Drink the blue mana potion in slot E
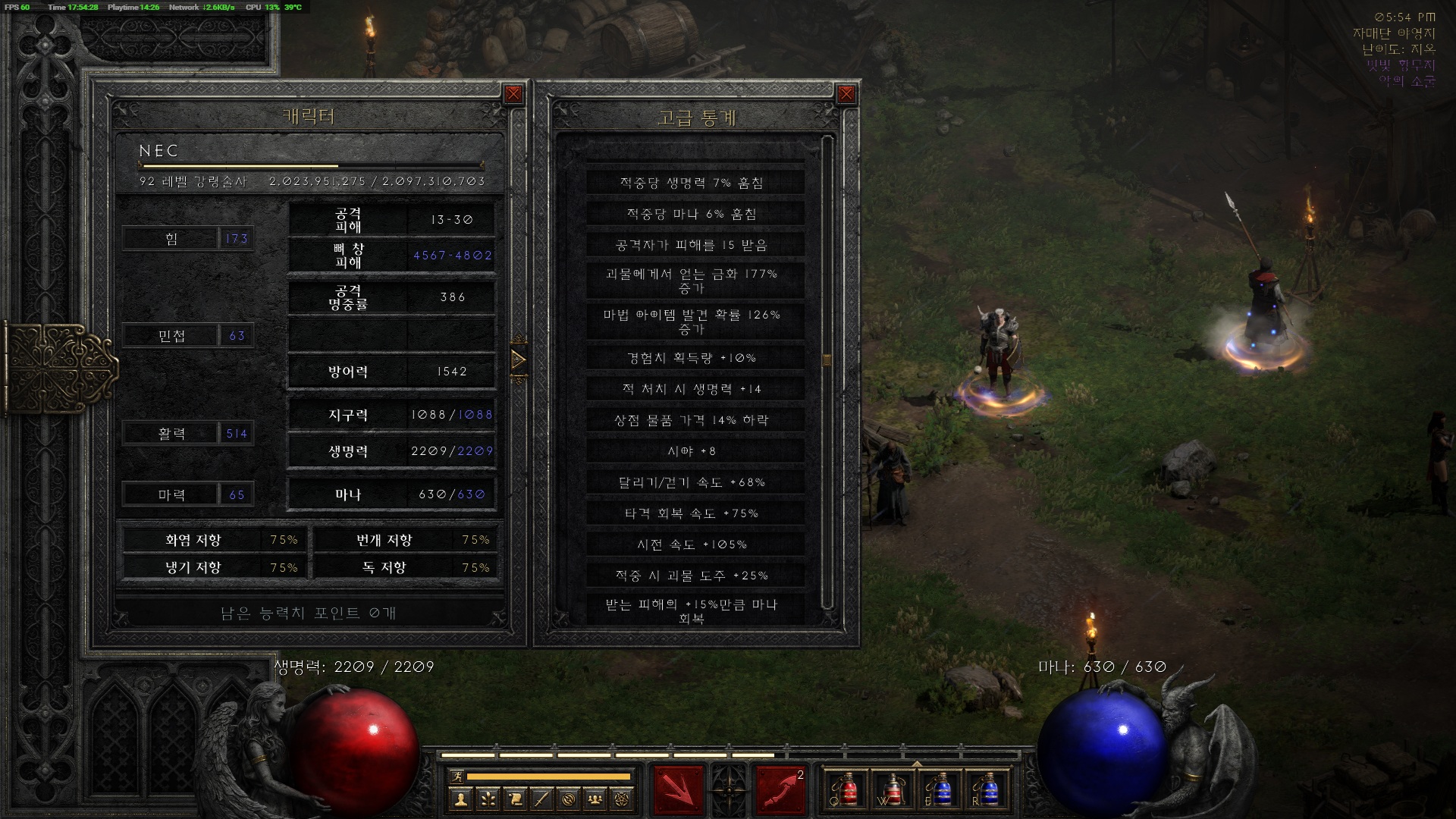The width and height of the screenshot is (1456, 819). click(940, 790)
